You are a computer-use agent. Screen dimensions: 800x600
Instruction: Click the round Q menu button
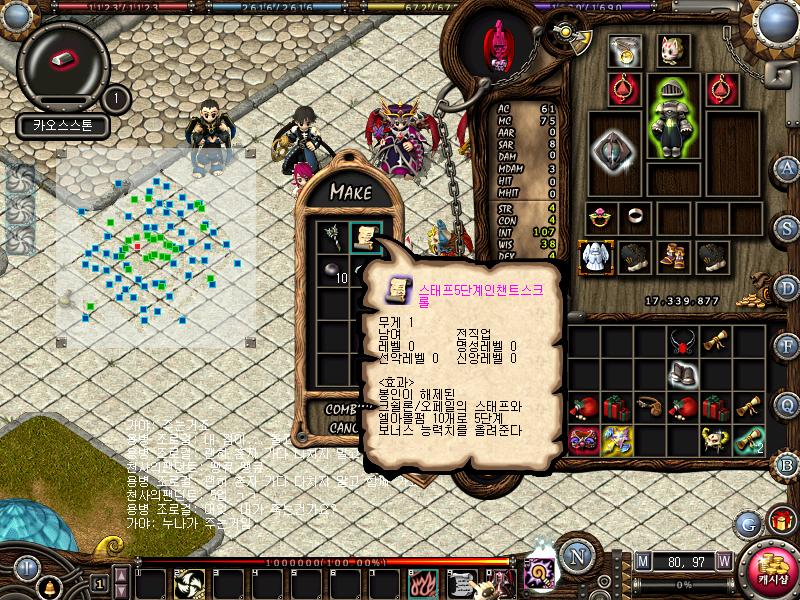click(787, 404)
